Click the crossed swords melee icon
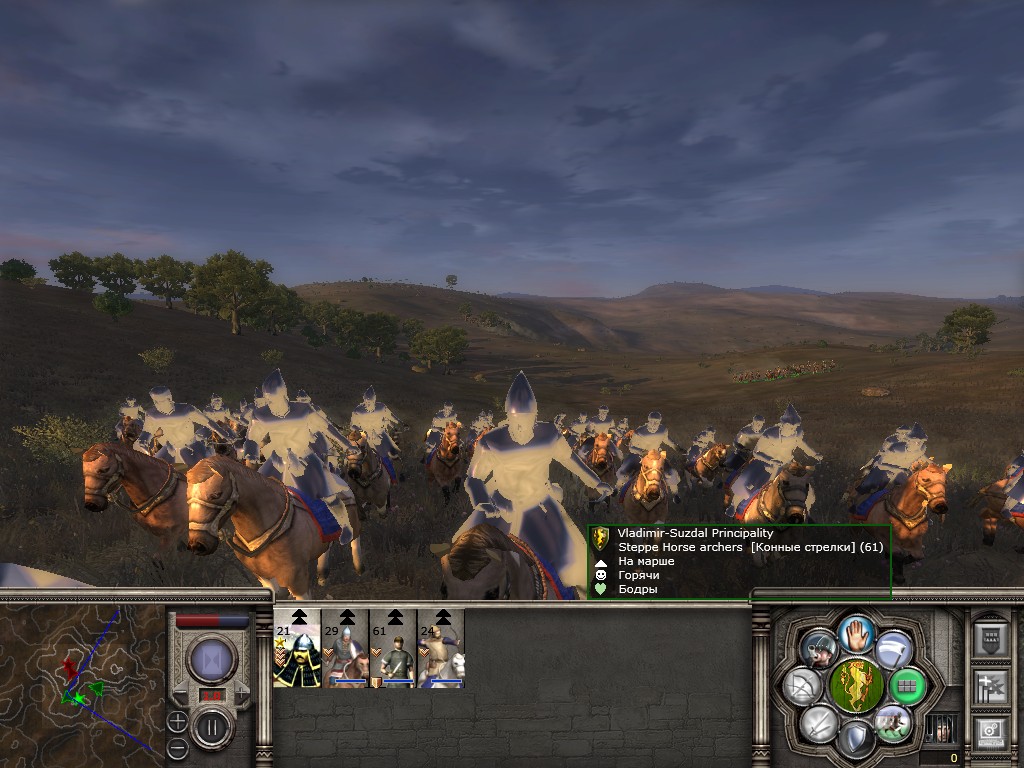Screen dimensions: 1024x768 coord(819,722)
